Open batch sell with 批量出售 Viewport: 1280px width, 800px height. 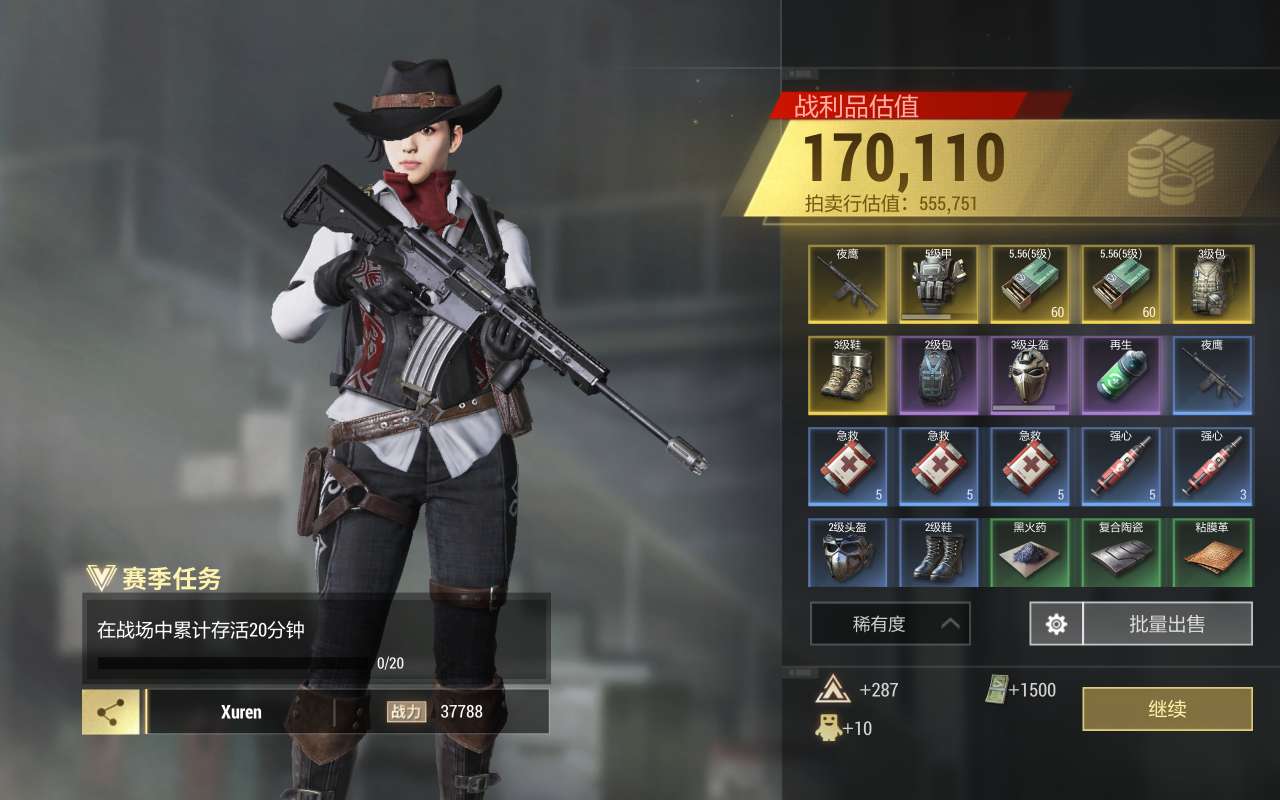tap(1167, 624)
